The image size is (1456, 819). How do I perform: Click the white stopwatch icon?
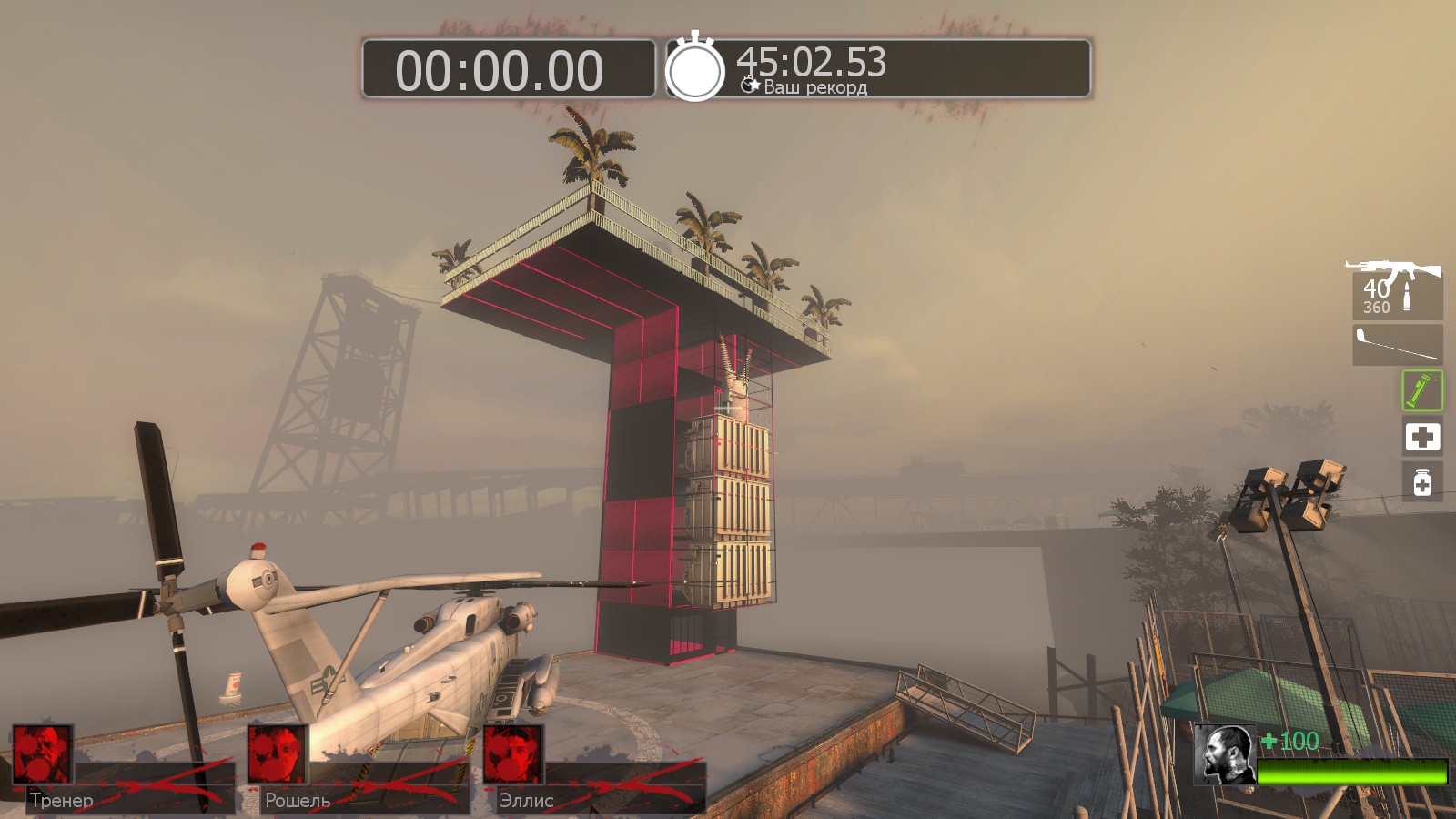pyautogui.click(x=695, y=68)
